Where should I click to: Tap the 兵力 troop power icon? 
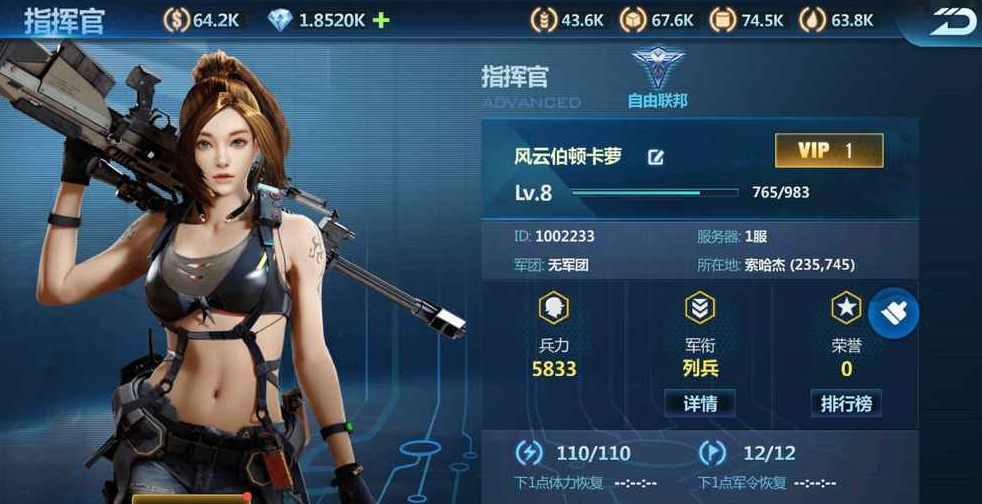pos(553,309)
